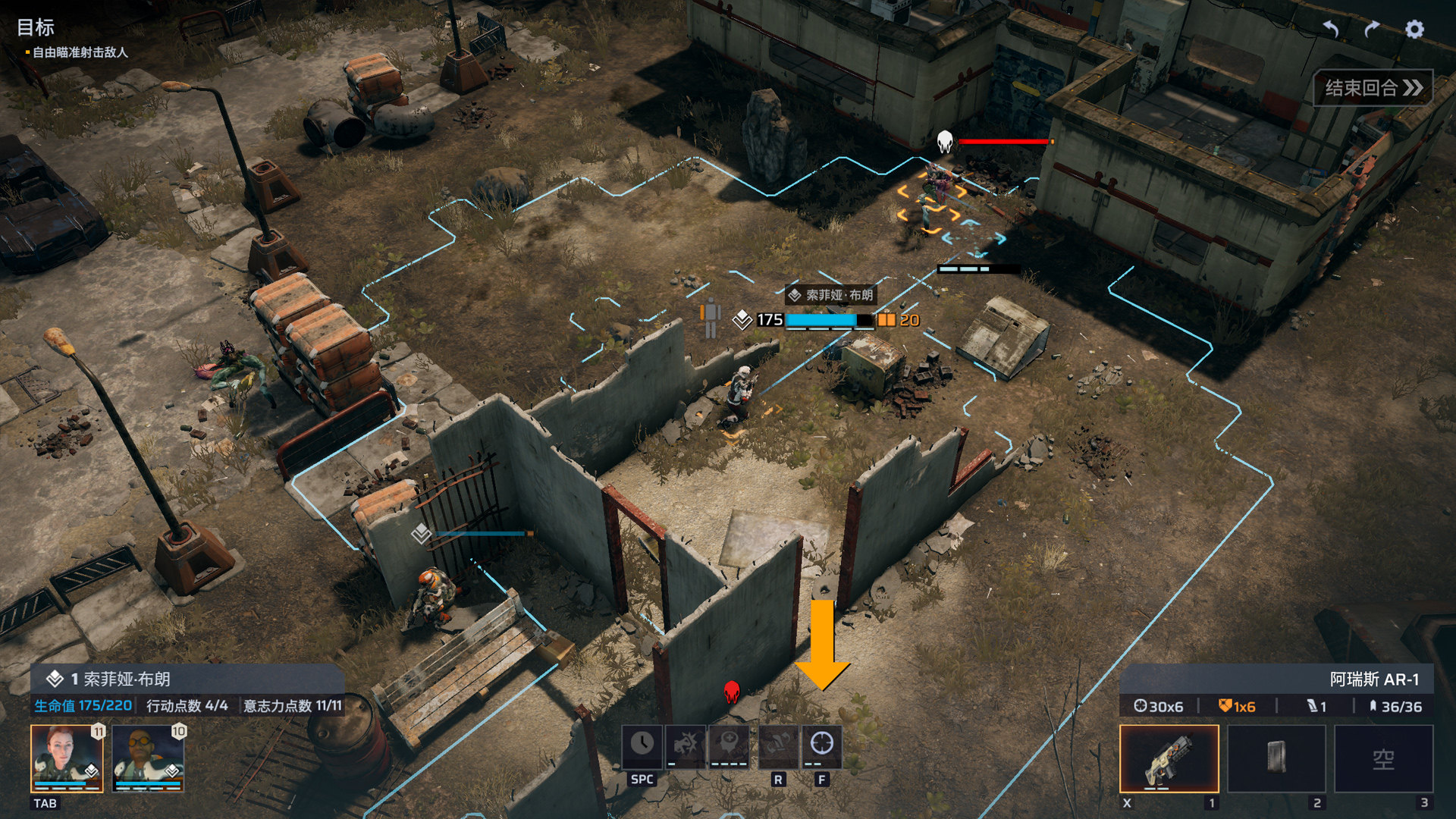This screenshot has width=1456, height=819.
Task: Open settings with the gear icon
Action: pyautogui.click(x=1414, y=30)
